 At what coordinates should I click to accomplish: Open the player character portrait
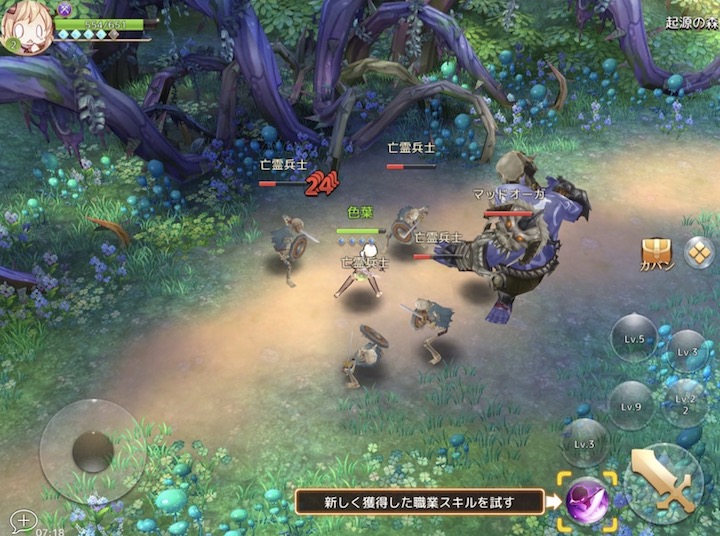coord(27,28)
